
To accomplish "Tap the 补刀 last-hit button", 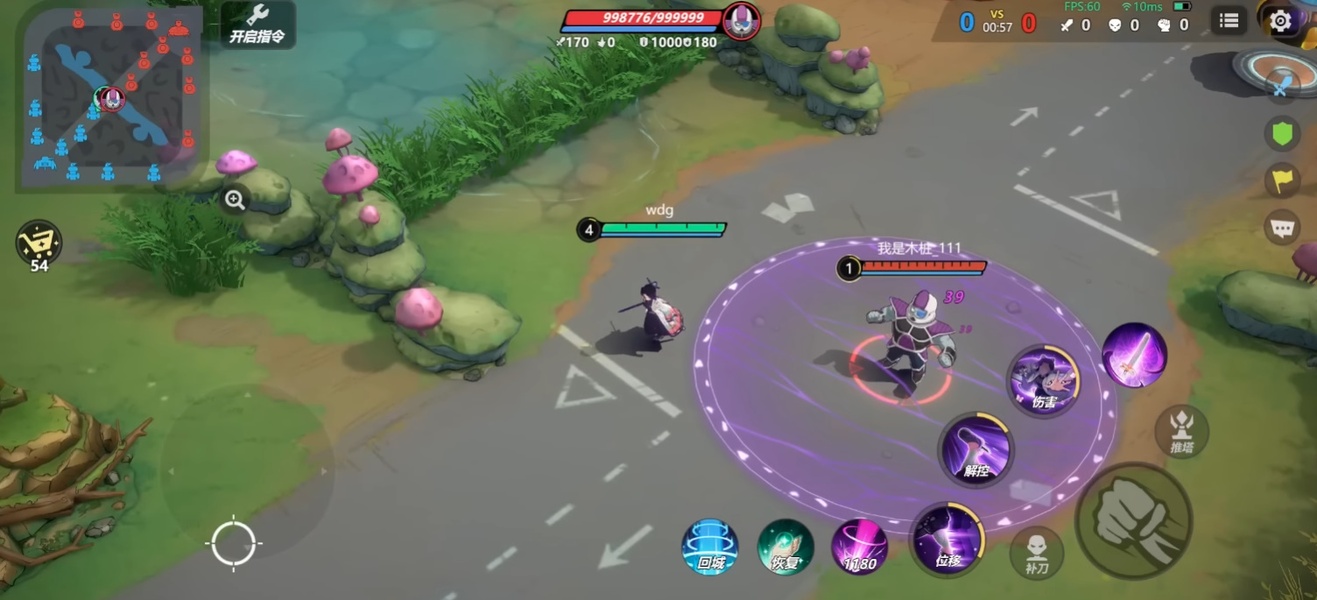I will [1036, 552].
